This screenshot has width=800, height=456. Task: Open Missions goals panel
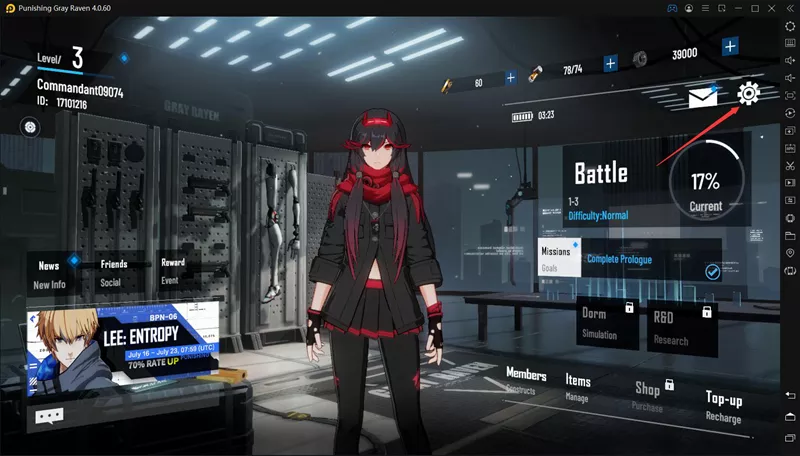[556, 256]
